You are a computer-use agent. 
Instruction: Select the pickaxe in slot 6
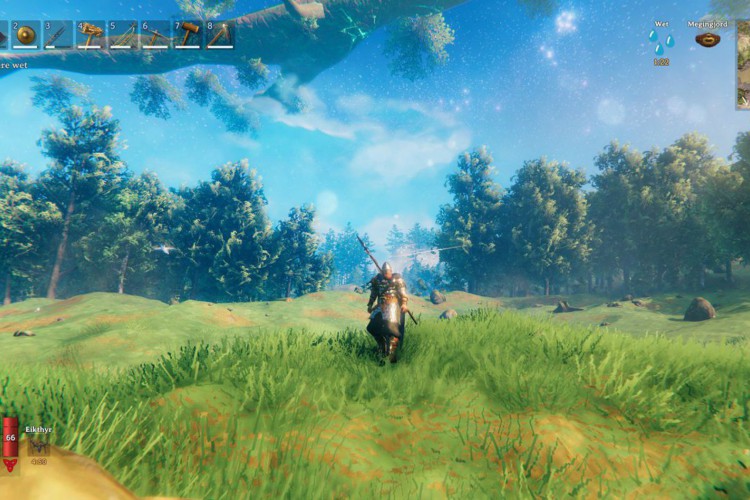[155, 35]
